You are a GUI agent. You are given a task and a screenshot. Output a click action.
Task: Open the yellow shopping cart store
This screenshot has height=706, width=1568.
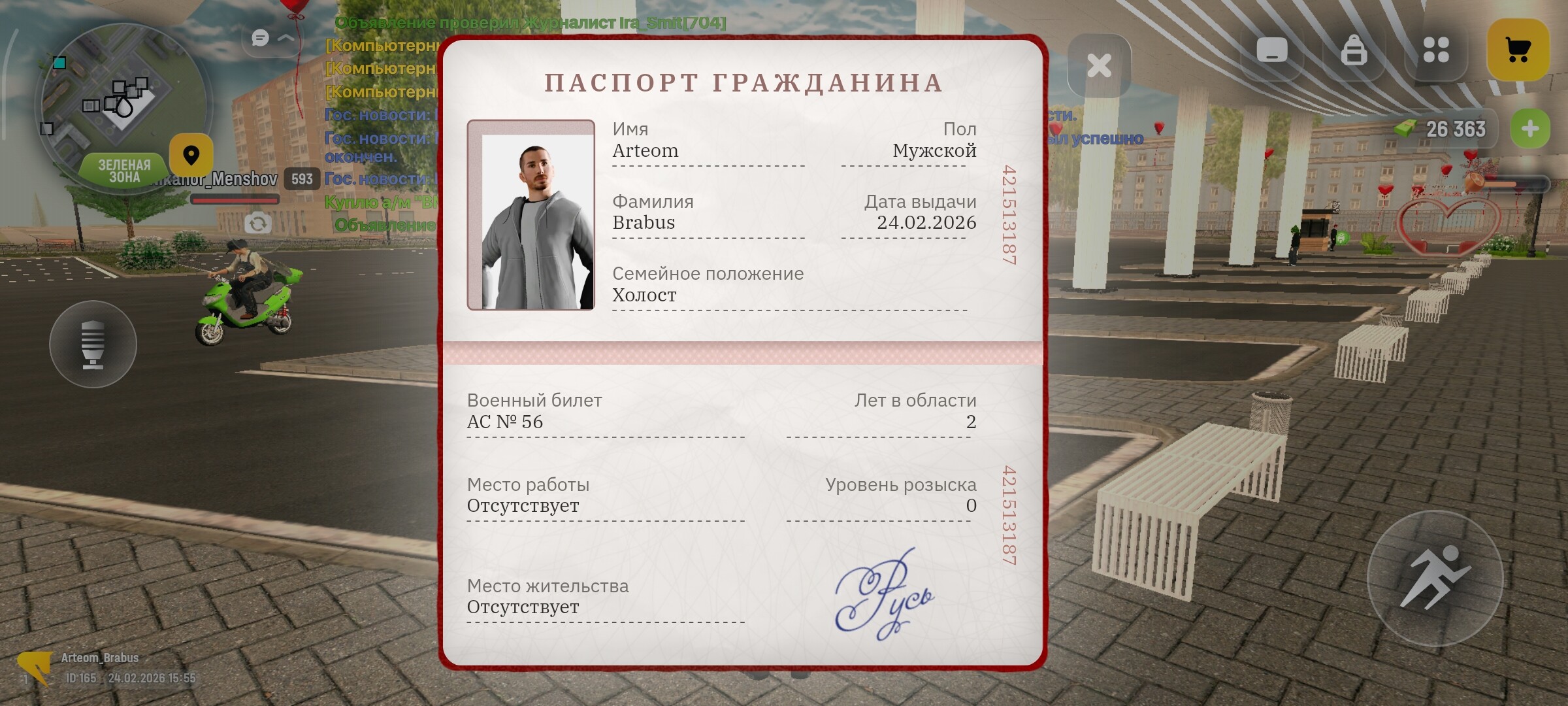point(1520,47)
